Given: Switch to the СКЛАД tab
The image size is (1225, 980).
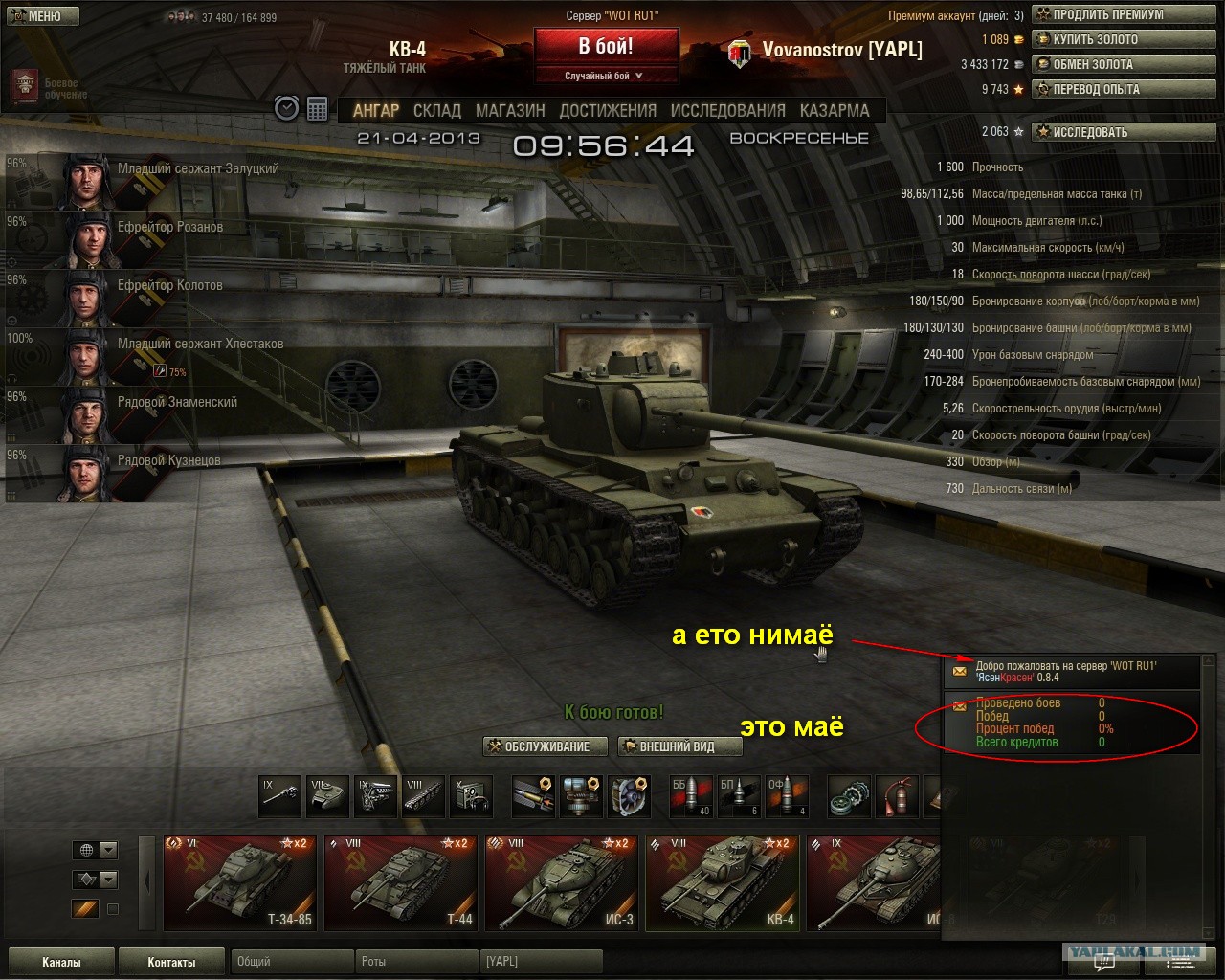Looking at the screenshot, I should [436, 111].
